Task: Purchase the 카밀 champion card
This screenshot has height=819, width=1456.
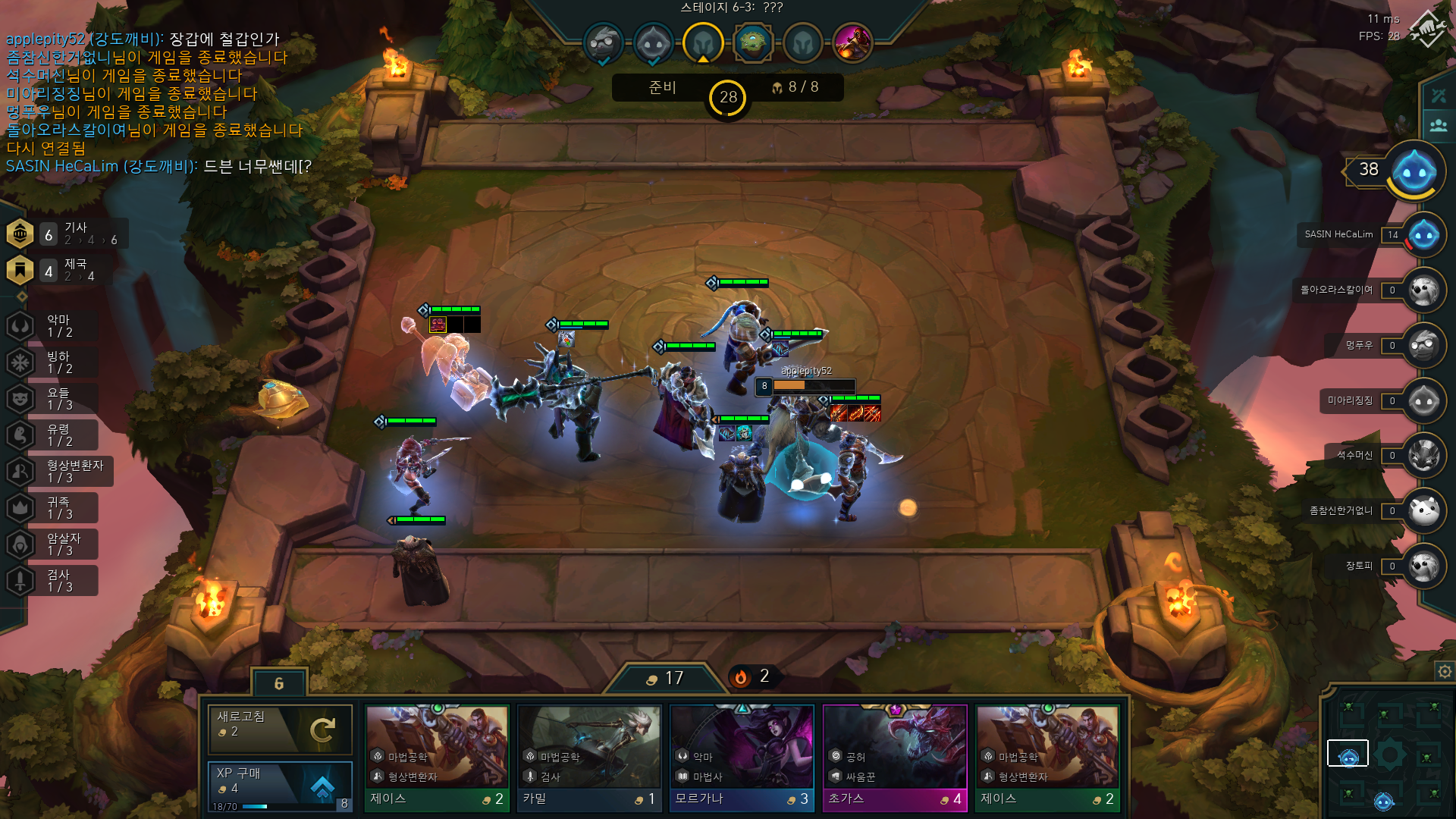Action: [589, 758]
